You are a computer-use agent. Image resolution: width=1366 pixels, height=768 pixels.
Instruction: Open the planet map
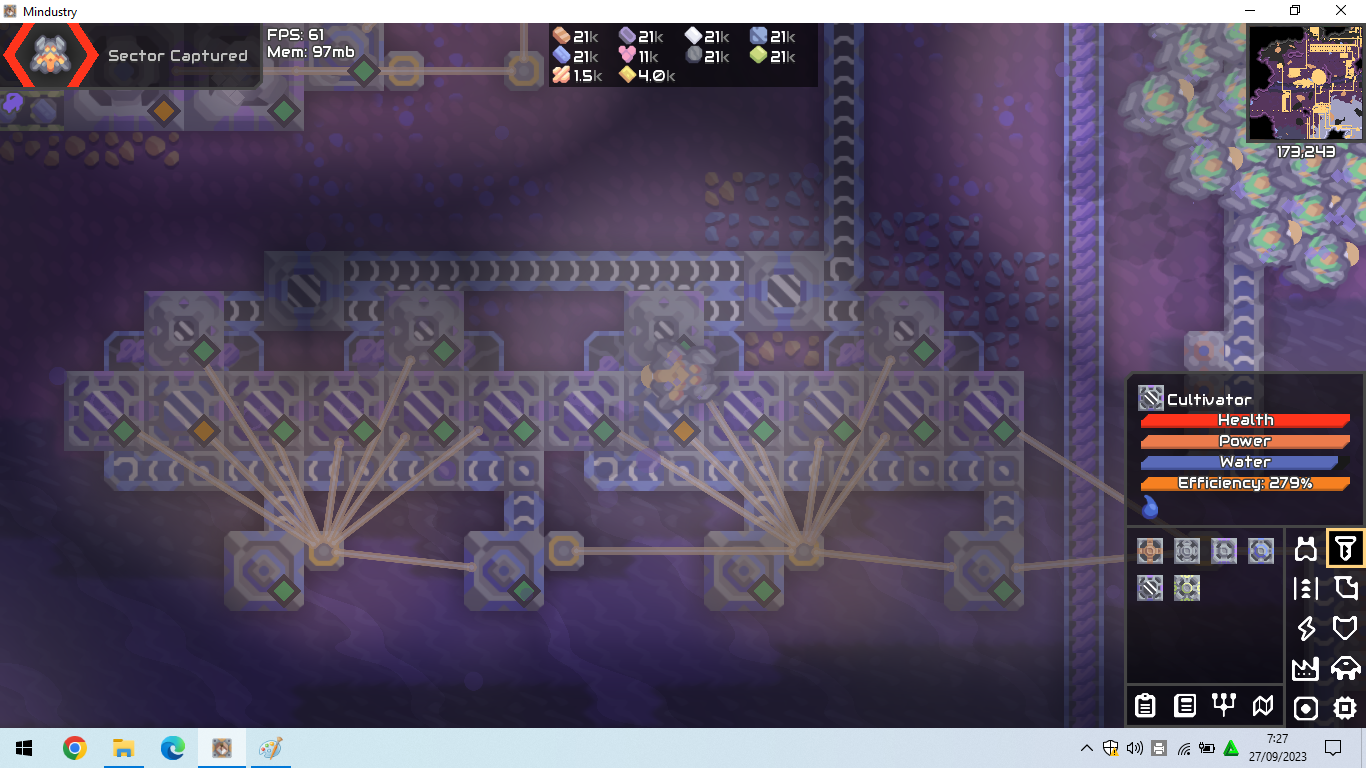coord(1263,706)
